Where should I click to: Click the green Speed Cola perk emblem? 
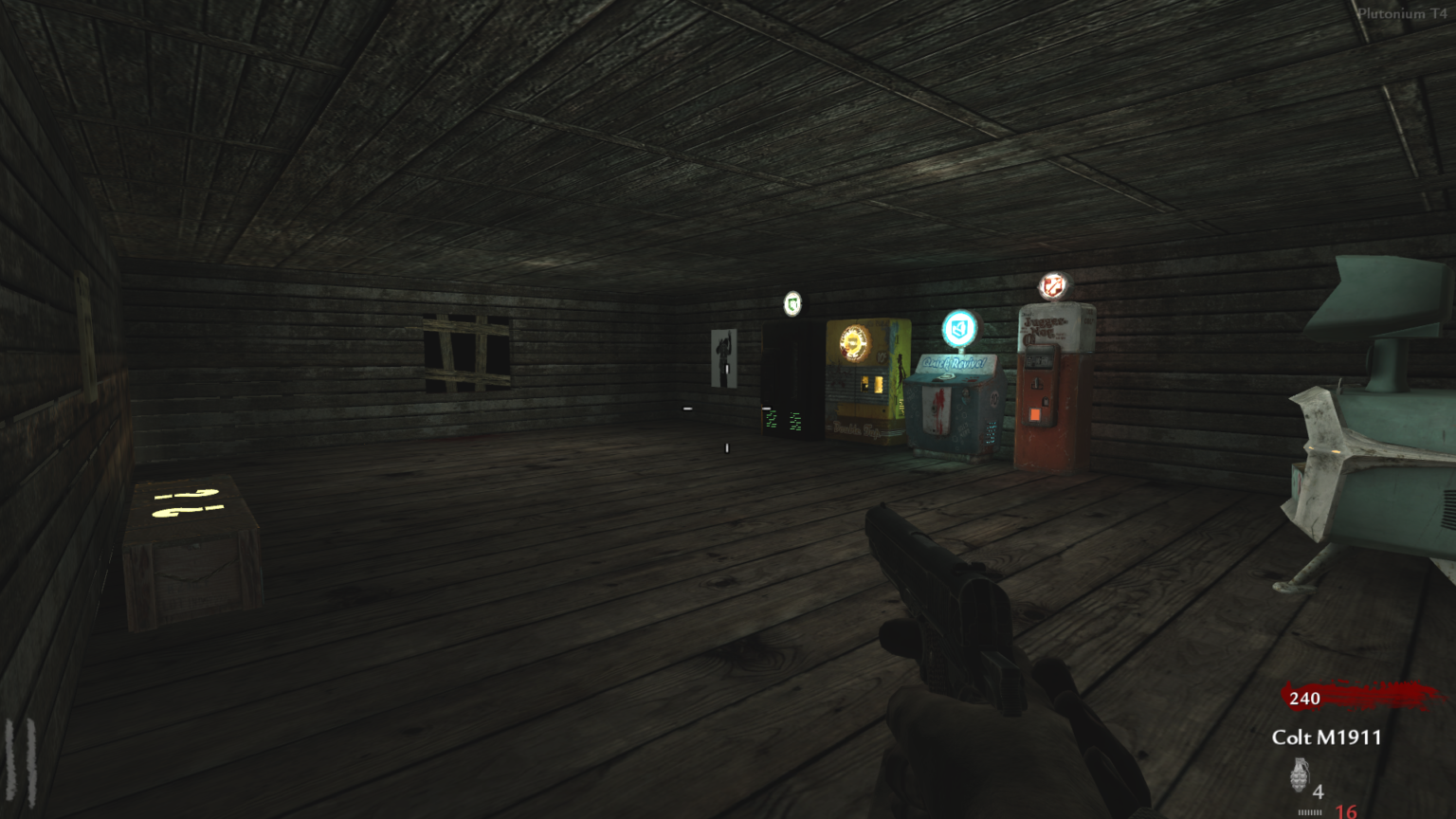click(x=792, y=303)
